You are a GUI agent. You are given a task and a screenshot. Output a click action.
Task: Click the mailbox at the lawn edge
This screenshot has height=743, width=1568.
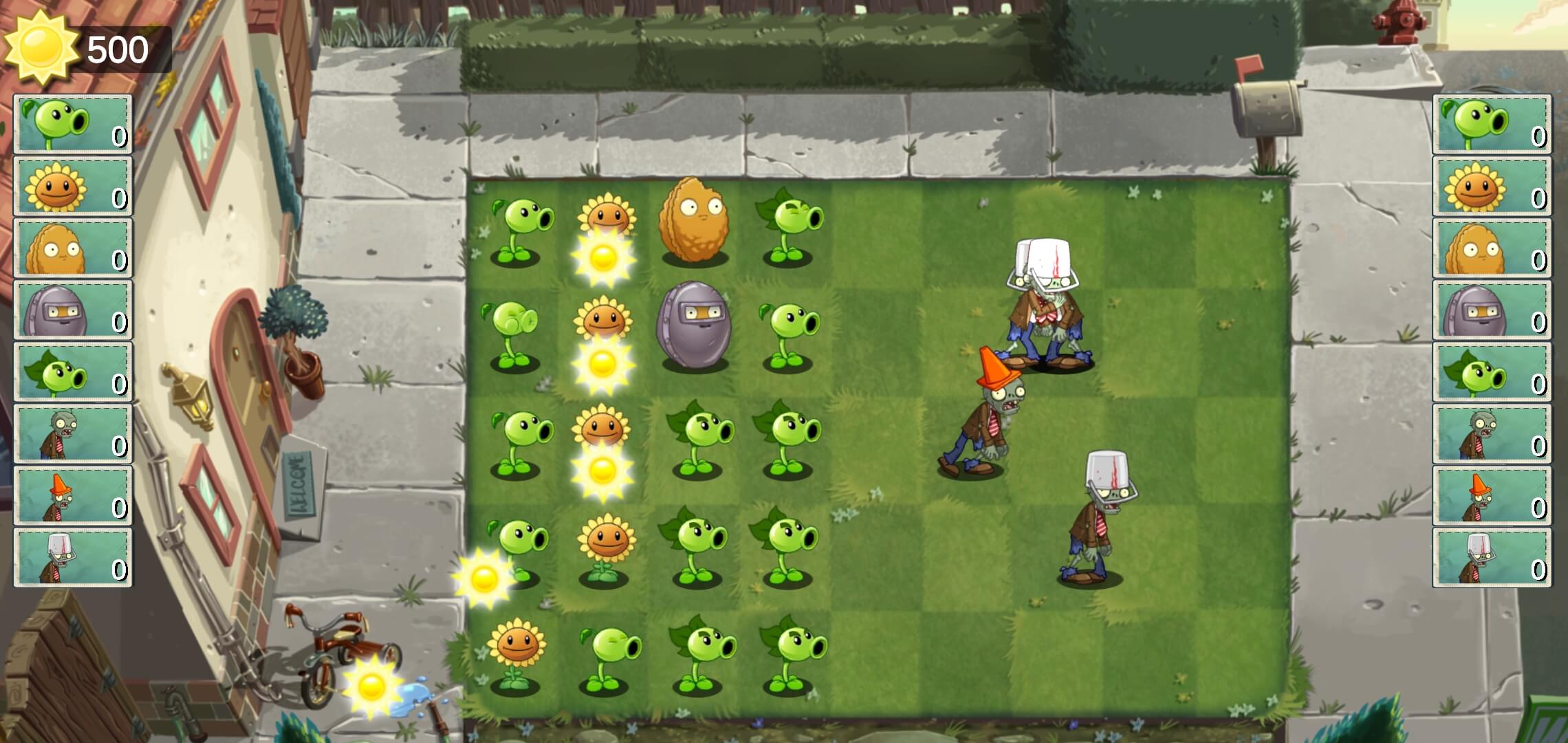[x=1265, y=110]
